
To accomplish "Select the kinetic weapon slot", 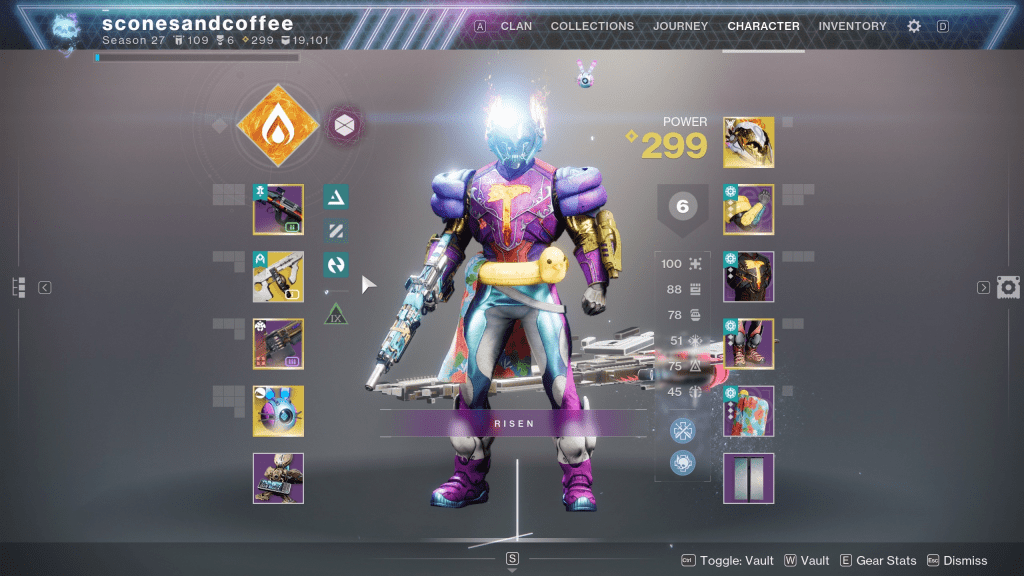I will coord(278,210).
